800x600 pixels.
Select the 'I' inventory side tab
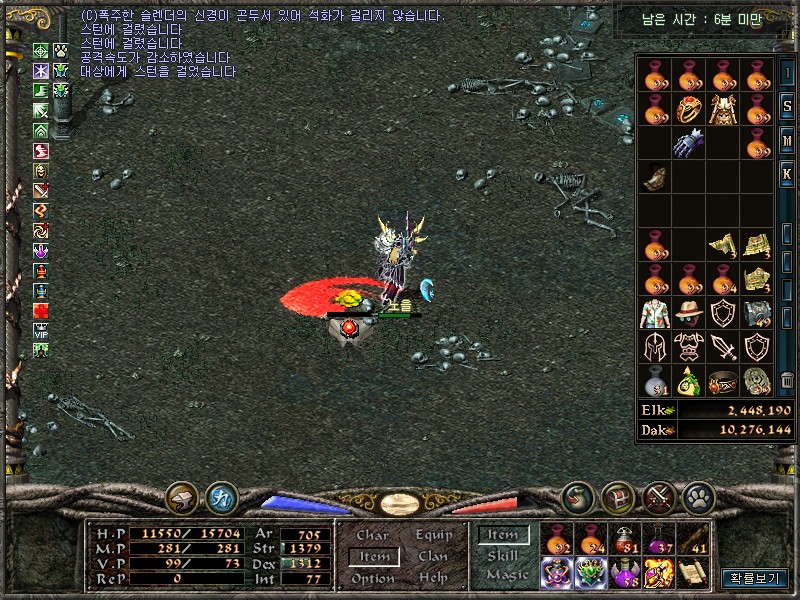point(788,73)
